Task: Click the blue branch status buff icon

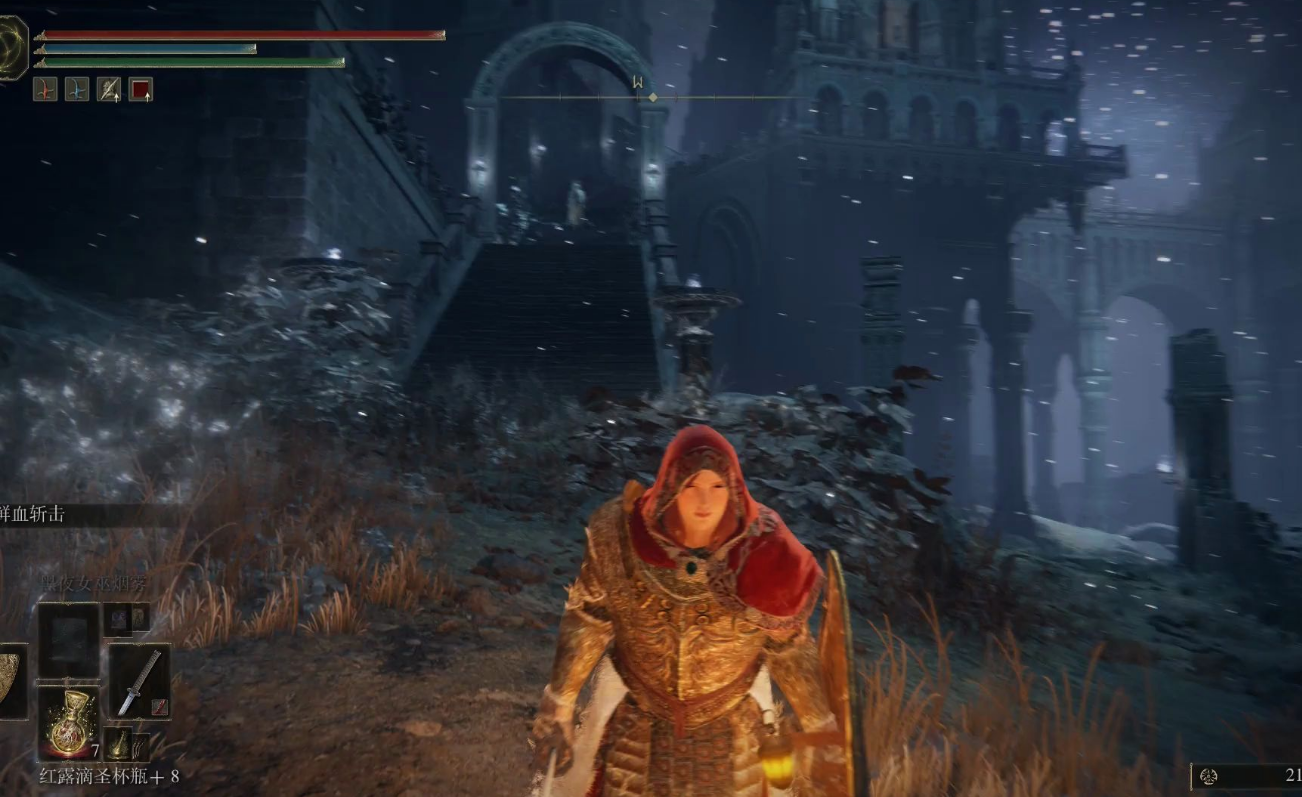Action: click(77, 90)
